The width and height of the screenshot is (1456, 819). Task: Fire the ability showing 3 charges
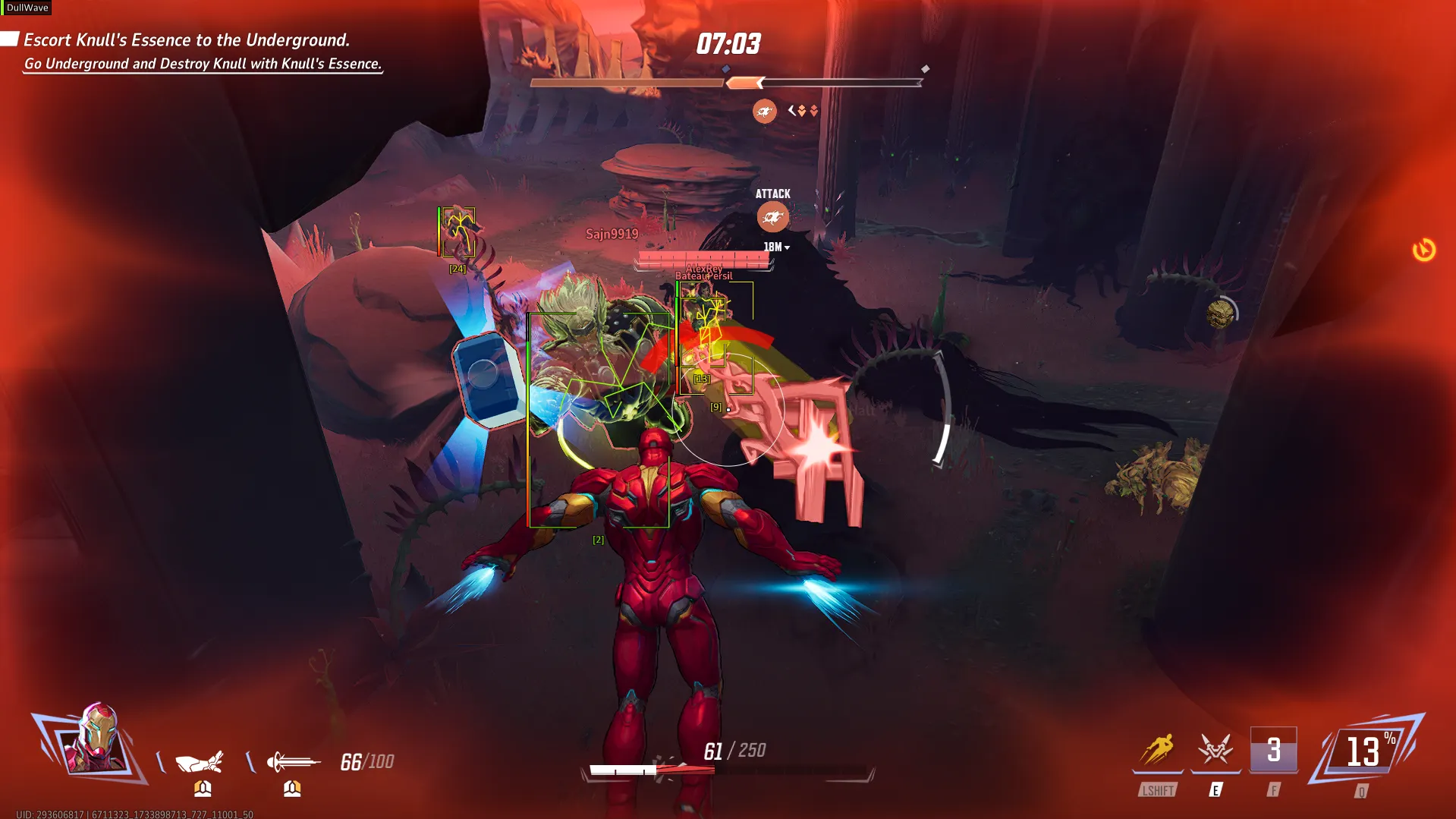tap(1274, 751)
